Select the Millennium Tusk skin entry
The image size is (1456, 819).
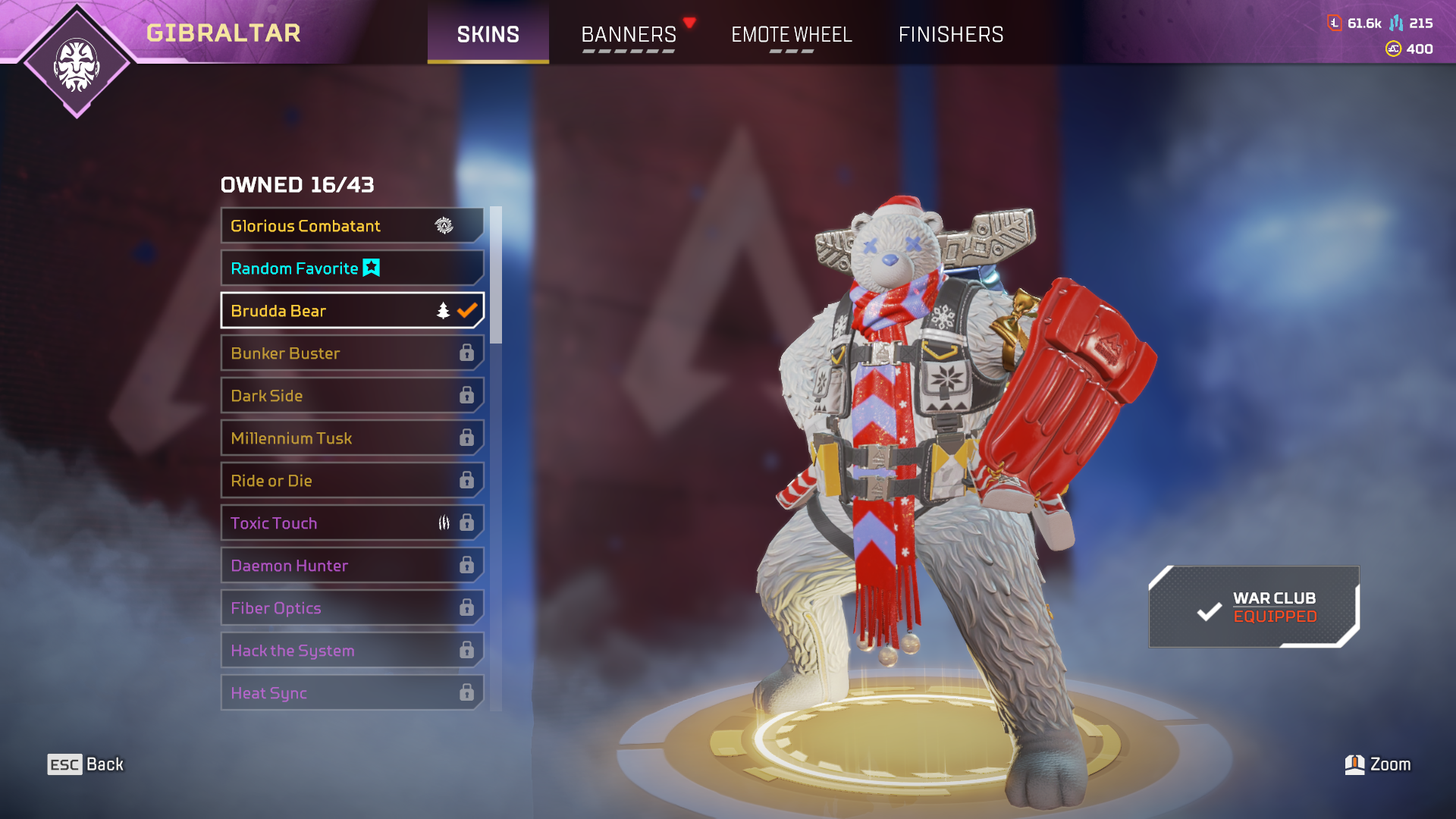352,438
